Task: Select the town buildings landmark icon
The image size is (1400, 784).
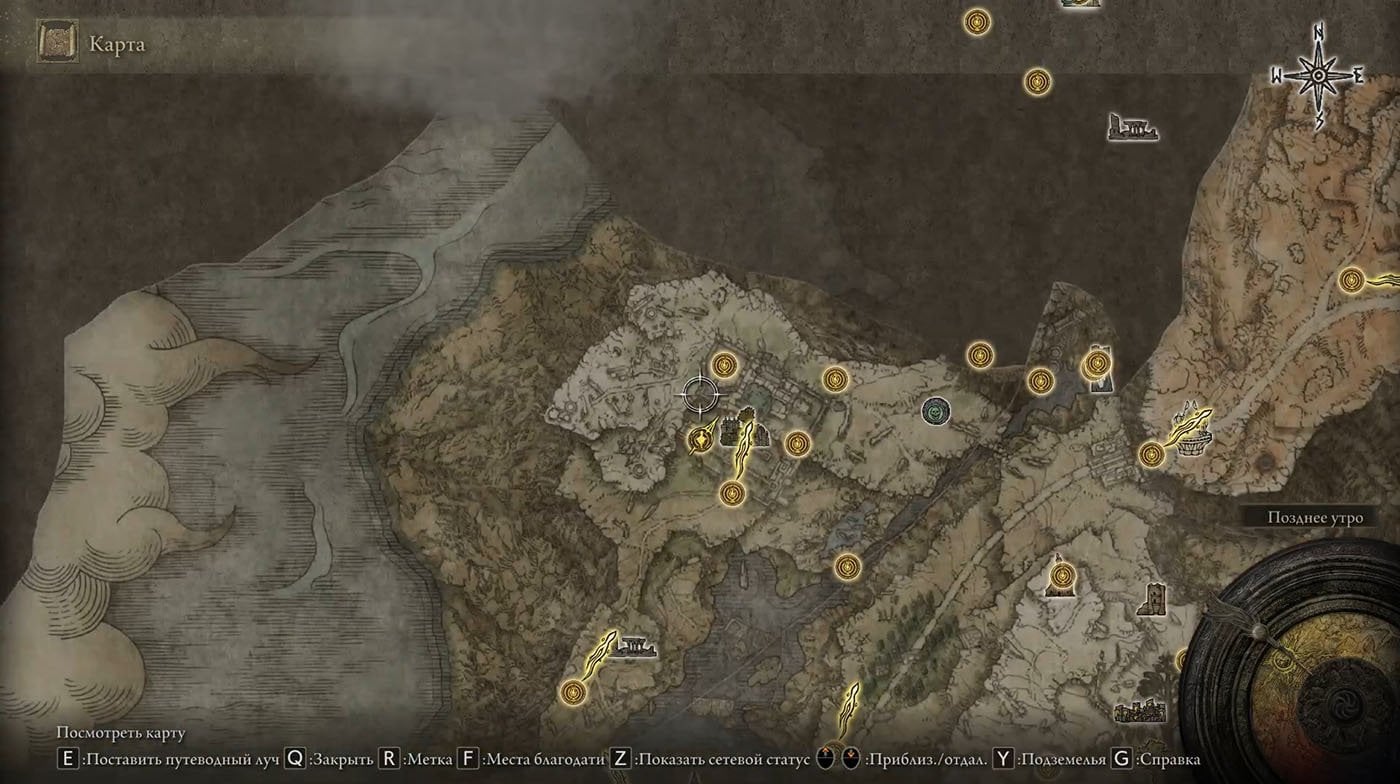Action: point(1139,710)
